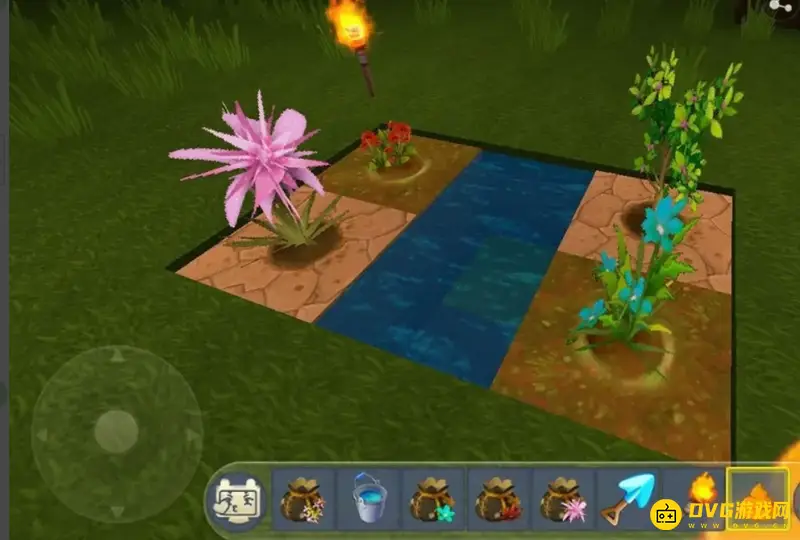Select the seed bag with red flower

pyautogui.click(x=498, y=499)
